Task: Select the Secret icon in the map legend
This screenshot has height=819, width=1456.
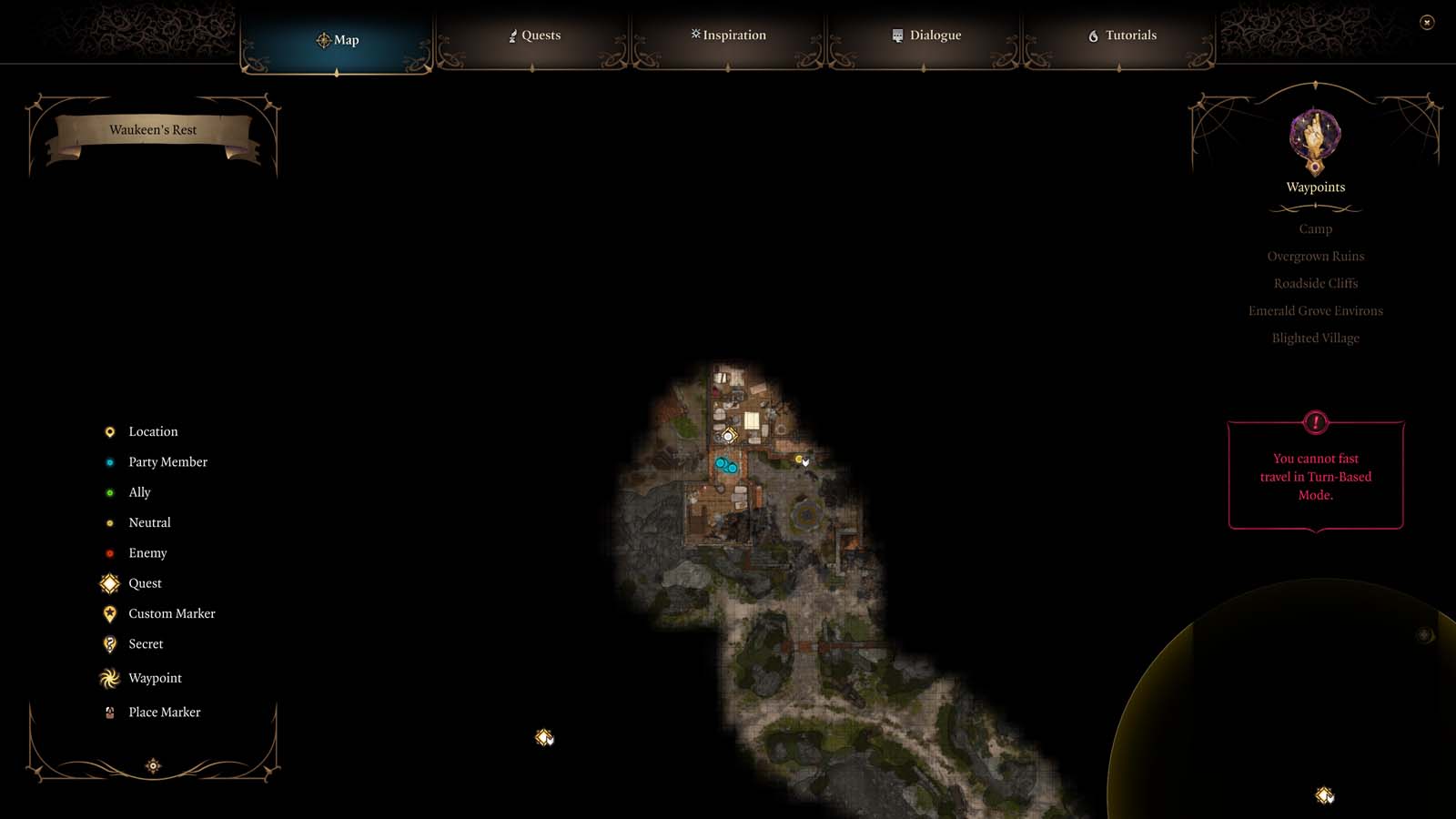Action: click(109, 643)
